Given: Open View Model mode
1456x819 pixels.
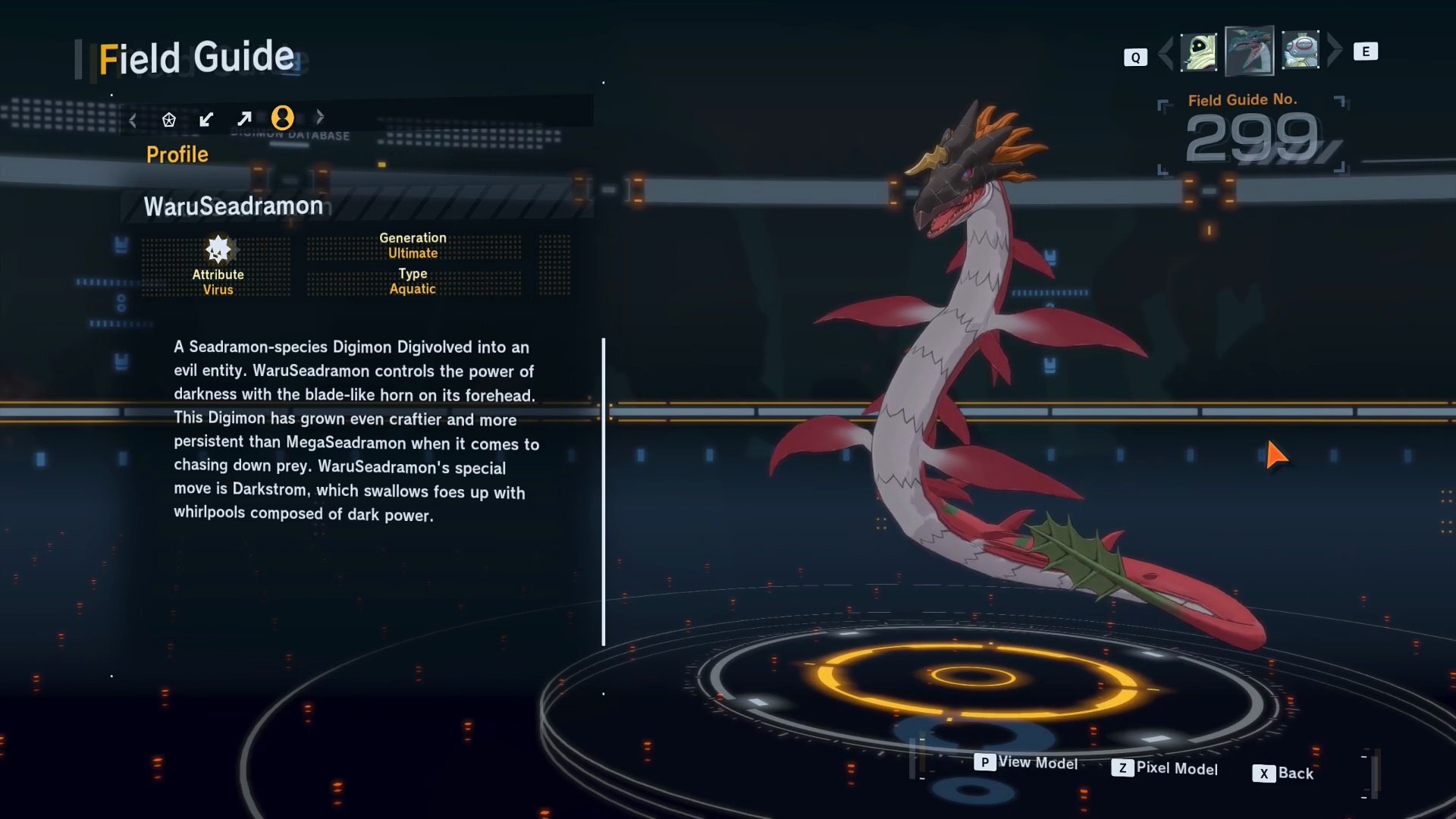Looking at the screenshot, I should tap(1026, 762).
